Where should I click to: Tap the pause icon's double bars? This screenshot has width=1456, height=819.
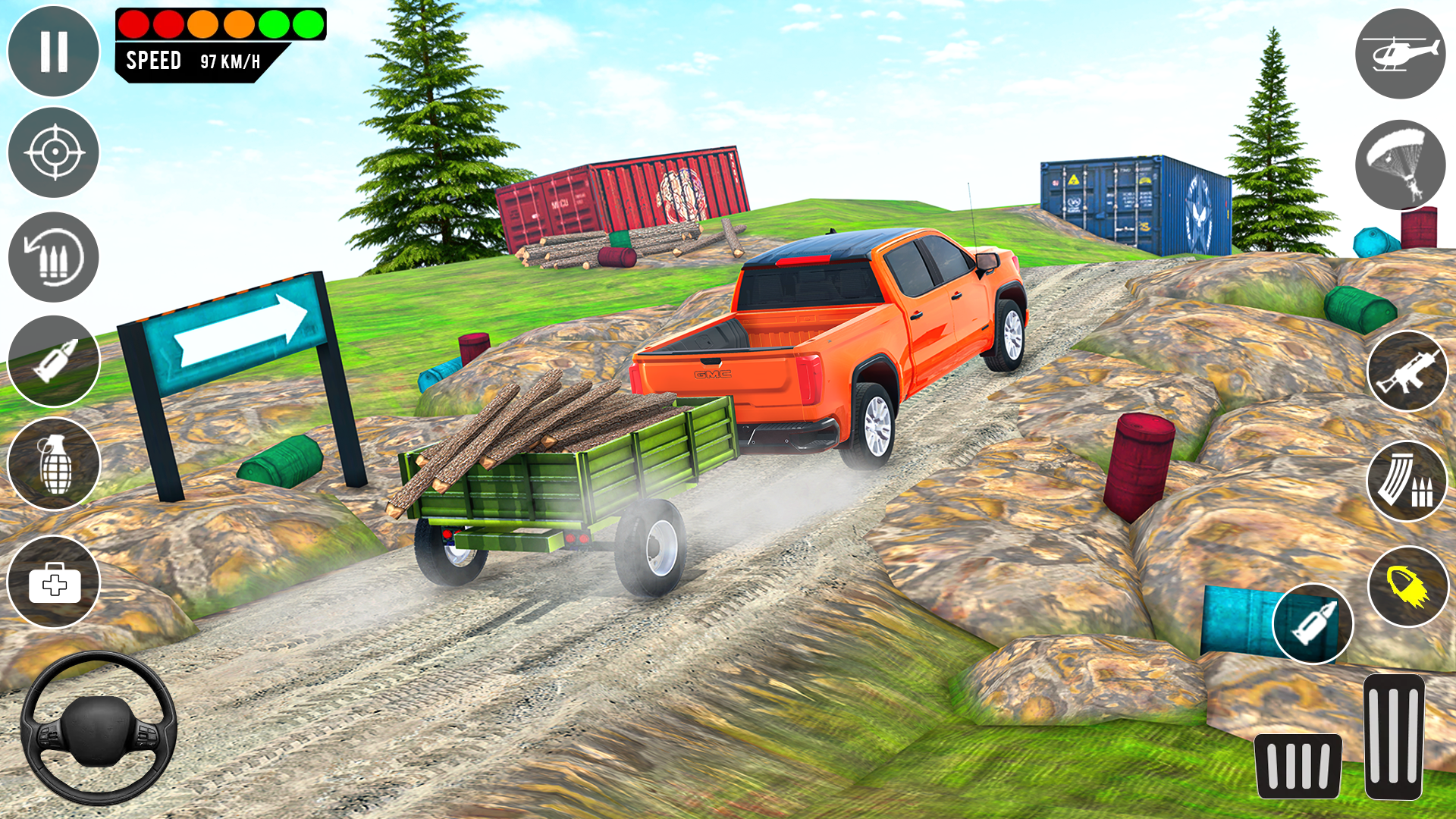pos(52,52)
